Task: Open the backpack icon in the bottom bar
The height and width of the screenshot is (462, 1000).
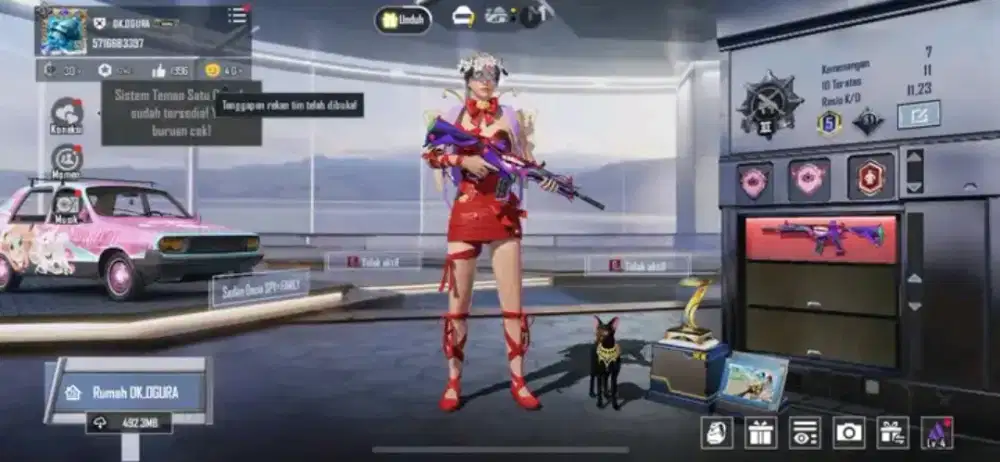Action: pyautogui.click(x=716, y=432)
